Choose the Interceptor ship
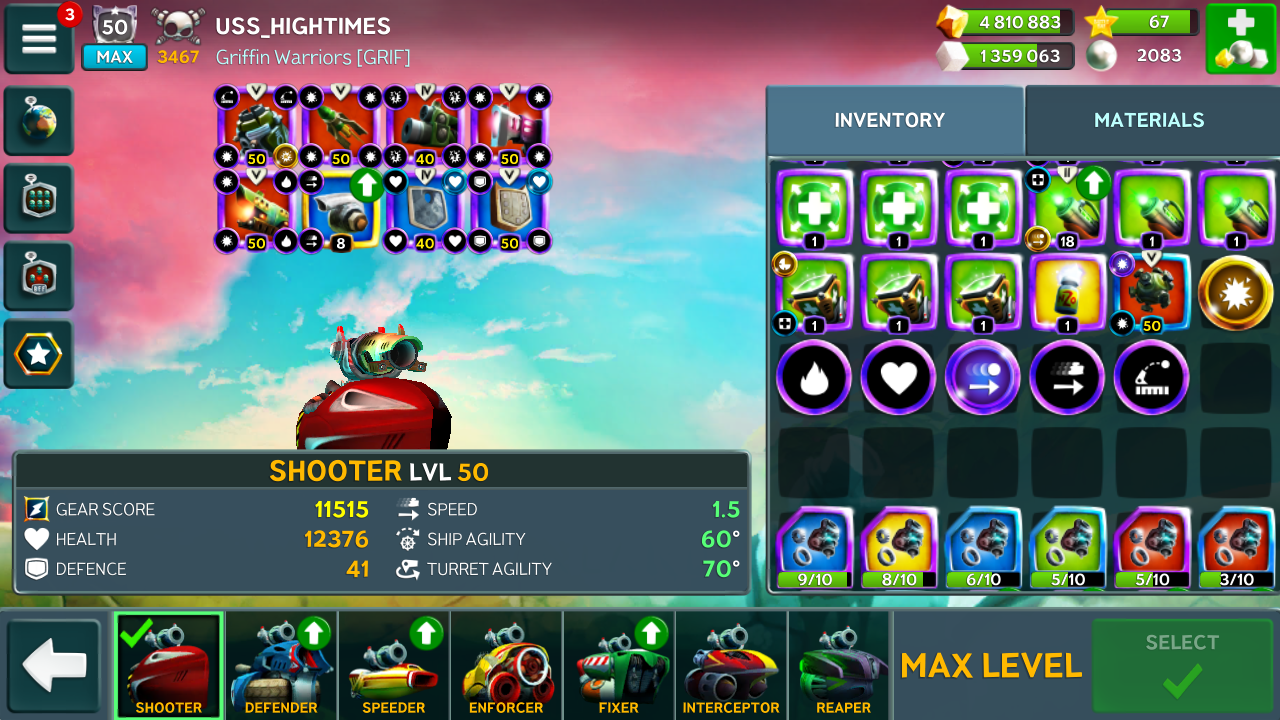 [x=731, y=666]
